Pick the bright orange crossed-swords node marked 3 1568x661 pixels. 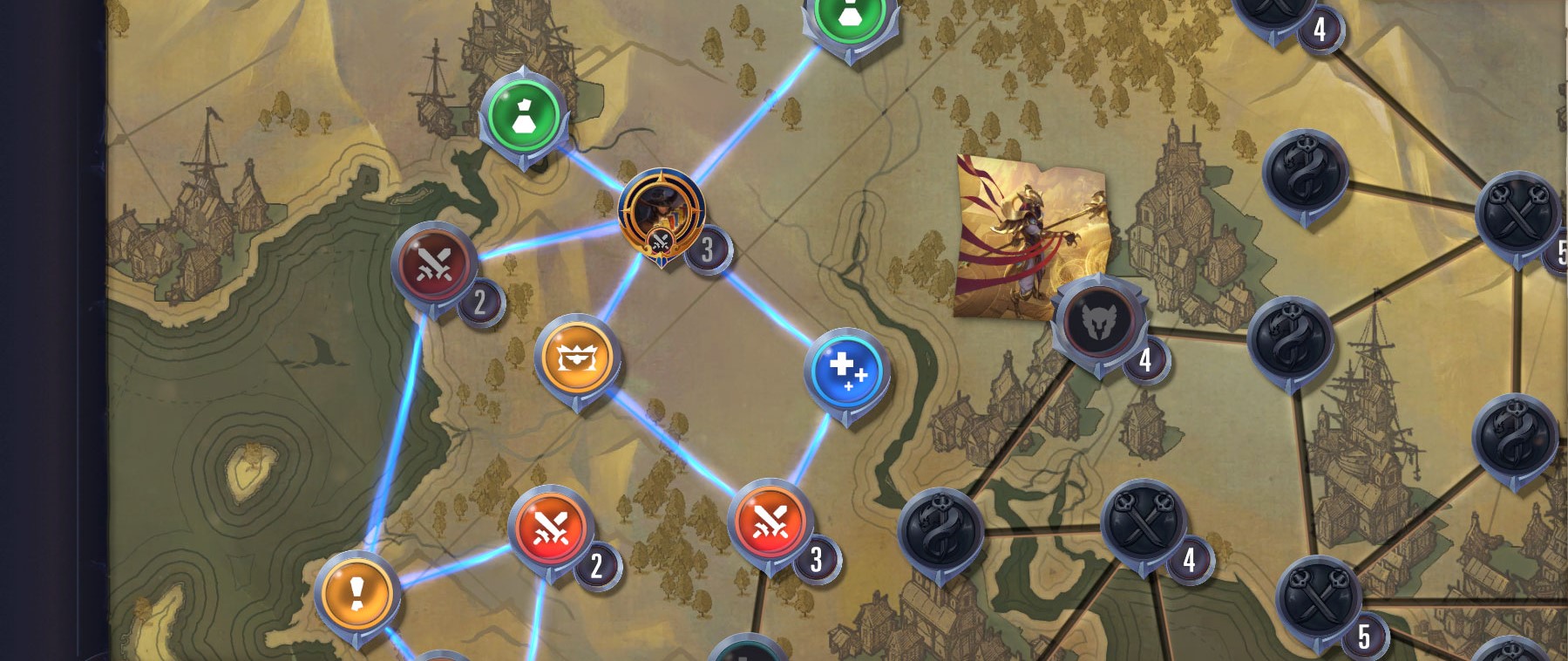770,521
